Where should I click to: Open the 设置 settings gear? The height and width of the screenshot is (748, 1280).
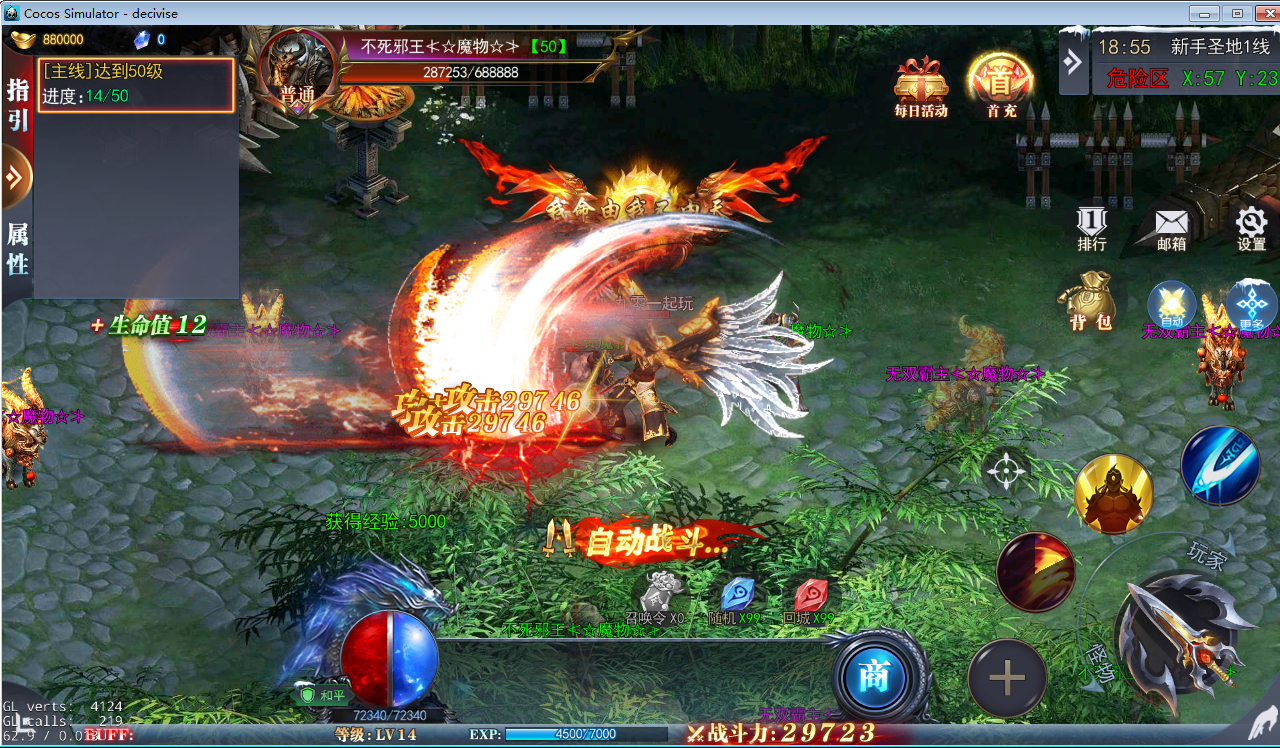click(1251, 226)
